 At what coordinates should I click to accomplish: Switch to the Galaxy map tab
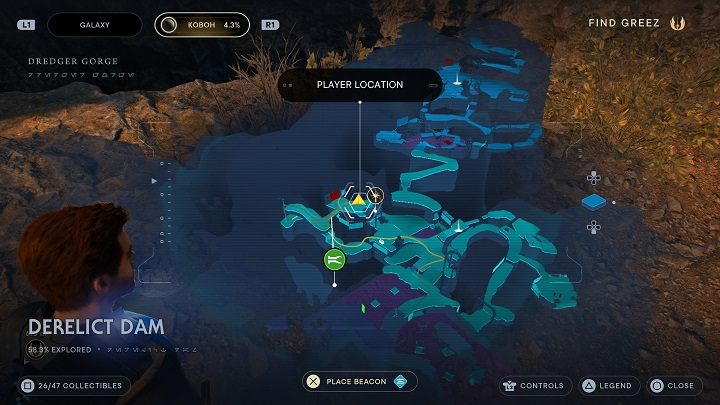94,24
